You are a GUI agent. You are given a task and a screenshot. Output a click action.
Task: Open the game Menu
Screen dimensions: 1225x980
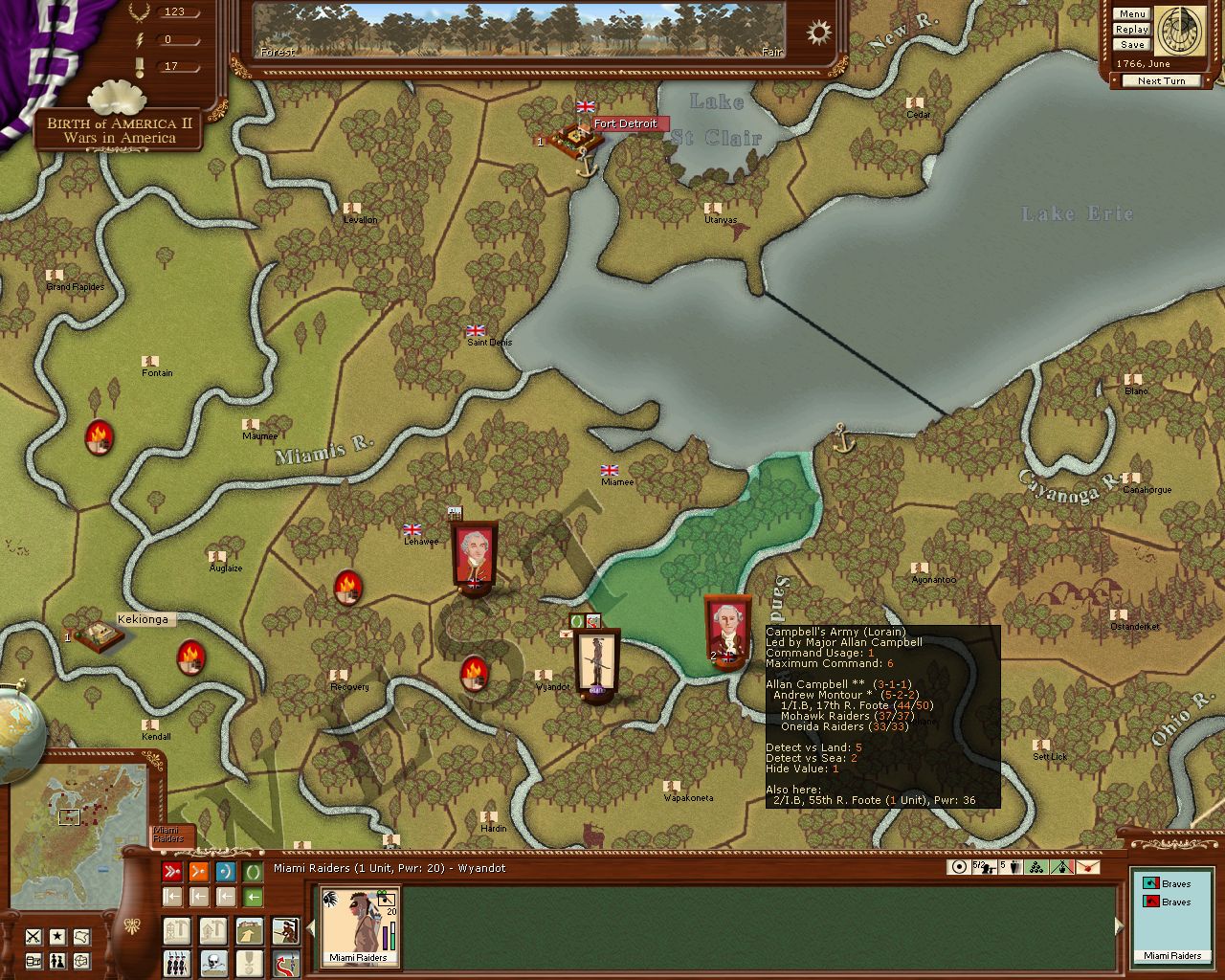(1131, 14)
